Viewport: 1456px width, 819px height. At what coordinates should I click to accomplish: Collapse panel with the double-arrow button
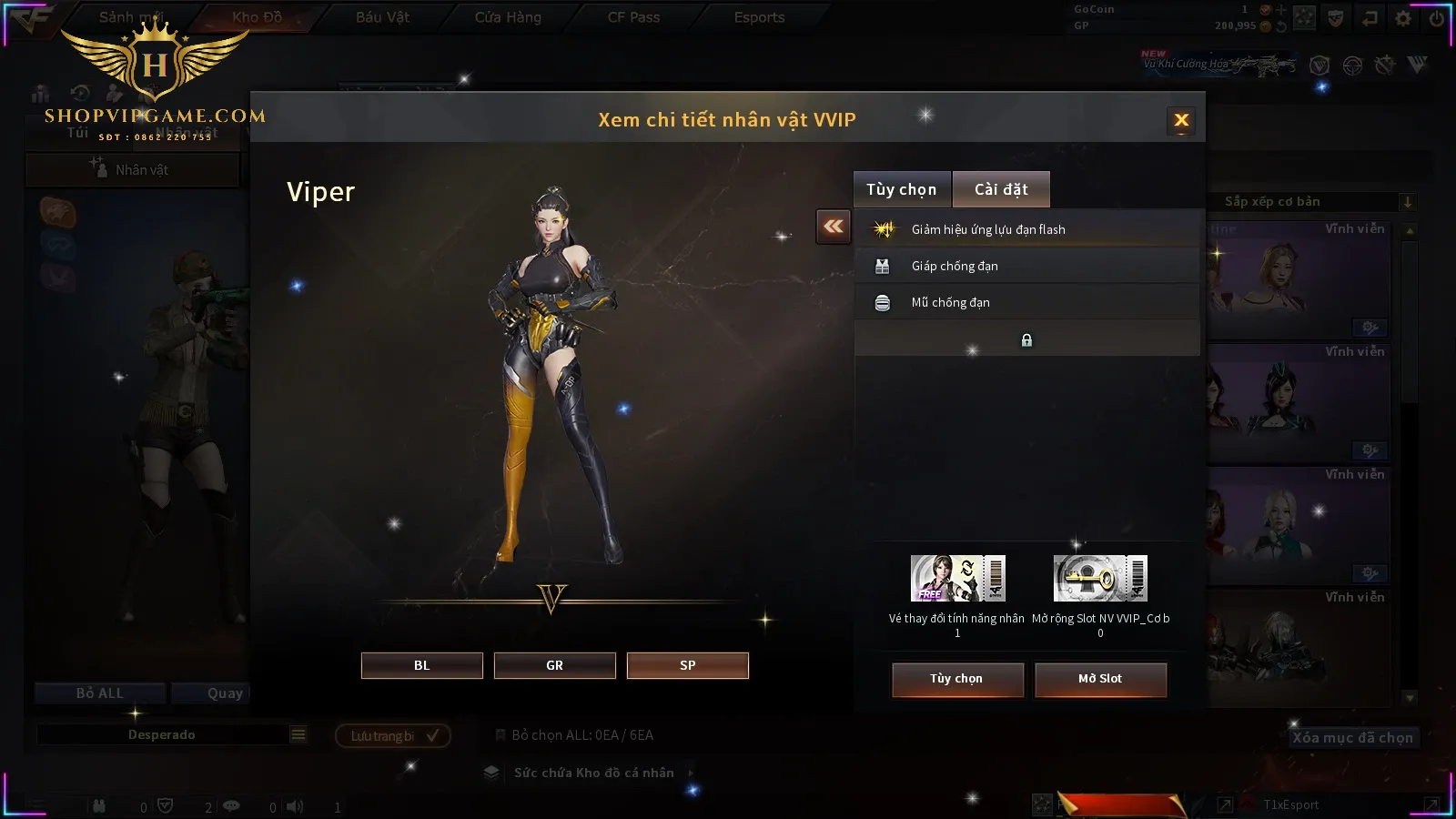point(834,227)
